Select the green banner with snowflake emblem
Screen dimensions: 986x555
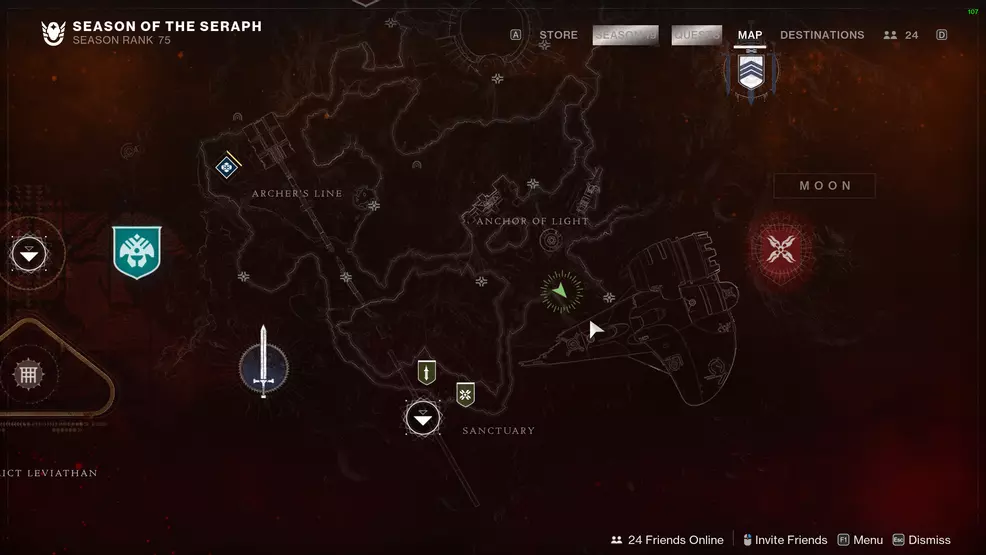[465, 394]
